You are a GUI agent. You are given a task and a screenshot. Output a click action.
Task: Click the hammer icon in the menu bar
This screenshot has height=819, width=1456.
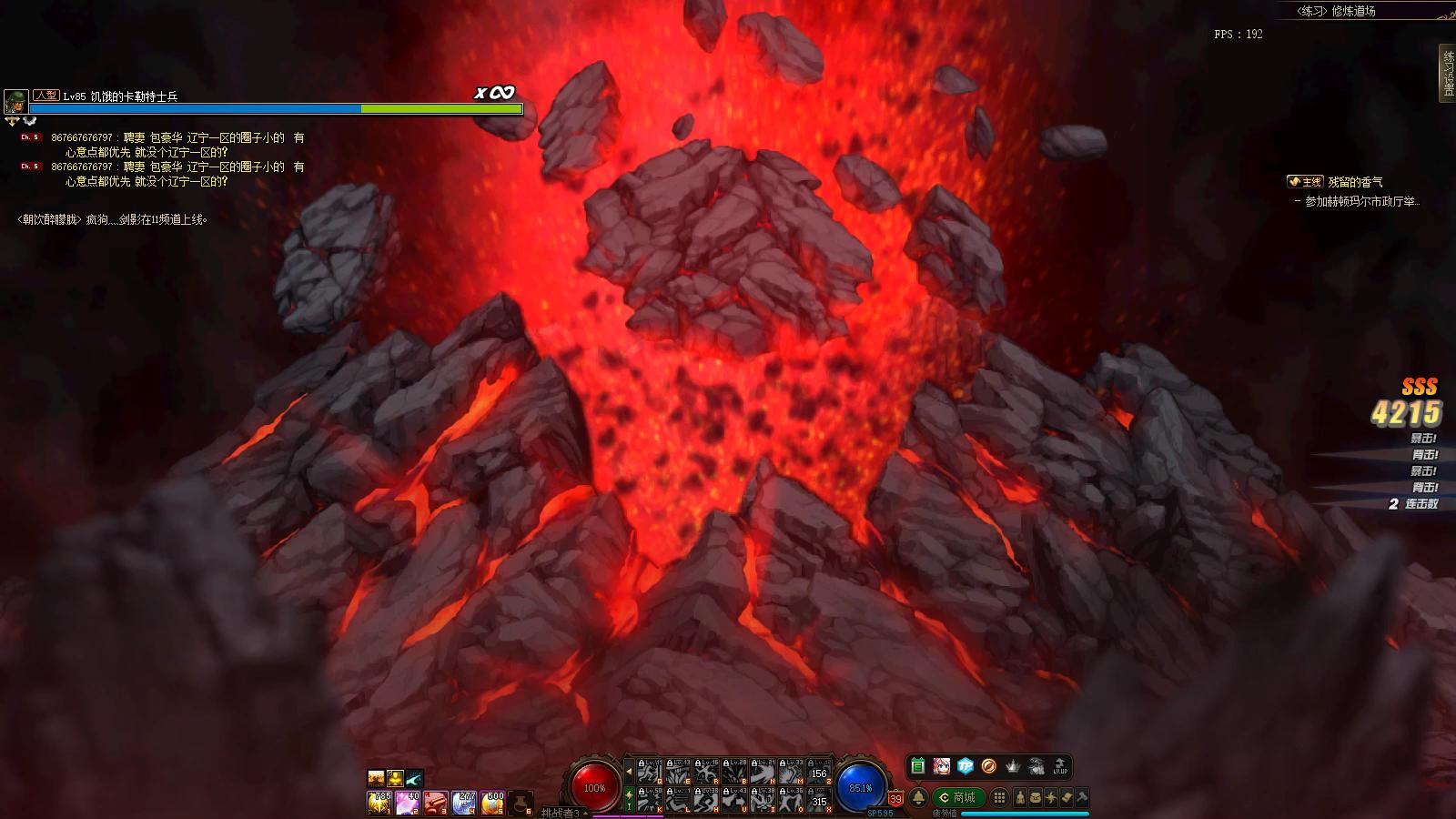[x=1082, y=798]
